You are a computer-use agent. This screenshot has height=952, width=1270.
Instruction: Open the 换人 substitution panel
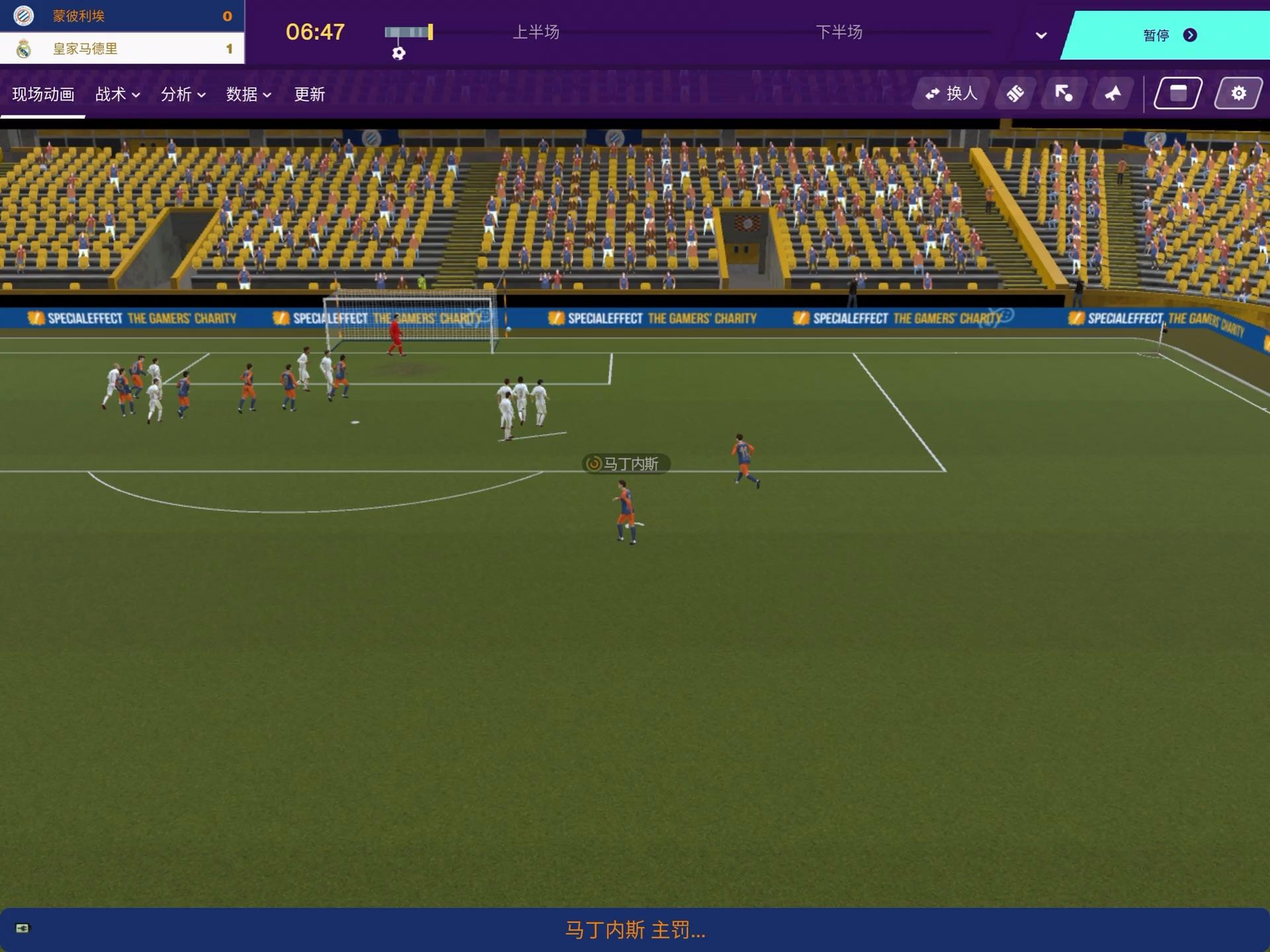coord(951,94)
